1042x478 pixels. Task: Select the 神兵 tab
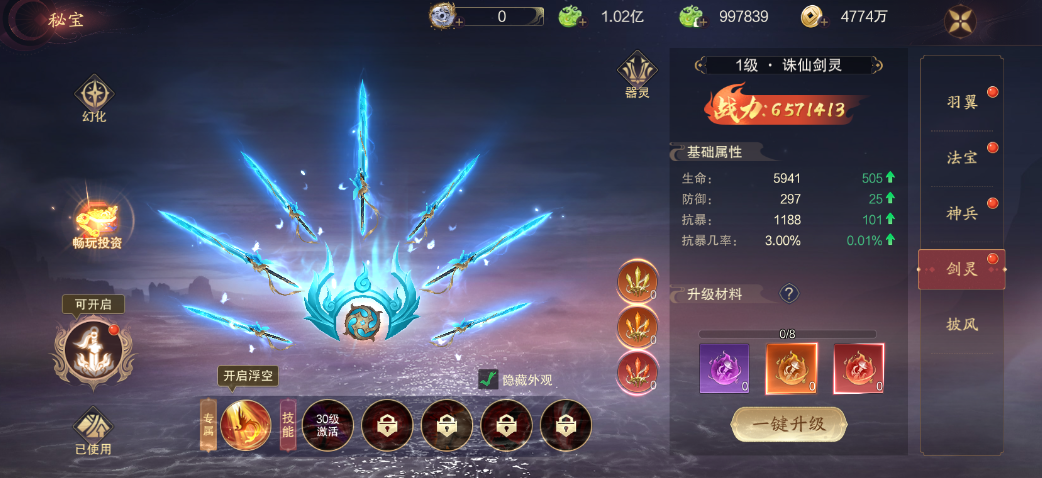coord(962,213)
